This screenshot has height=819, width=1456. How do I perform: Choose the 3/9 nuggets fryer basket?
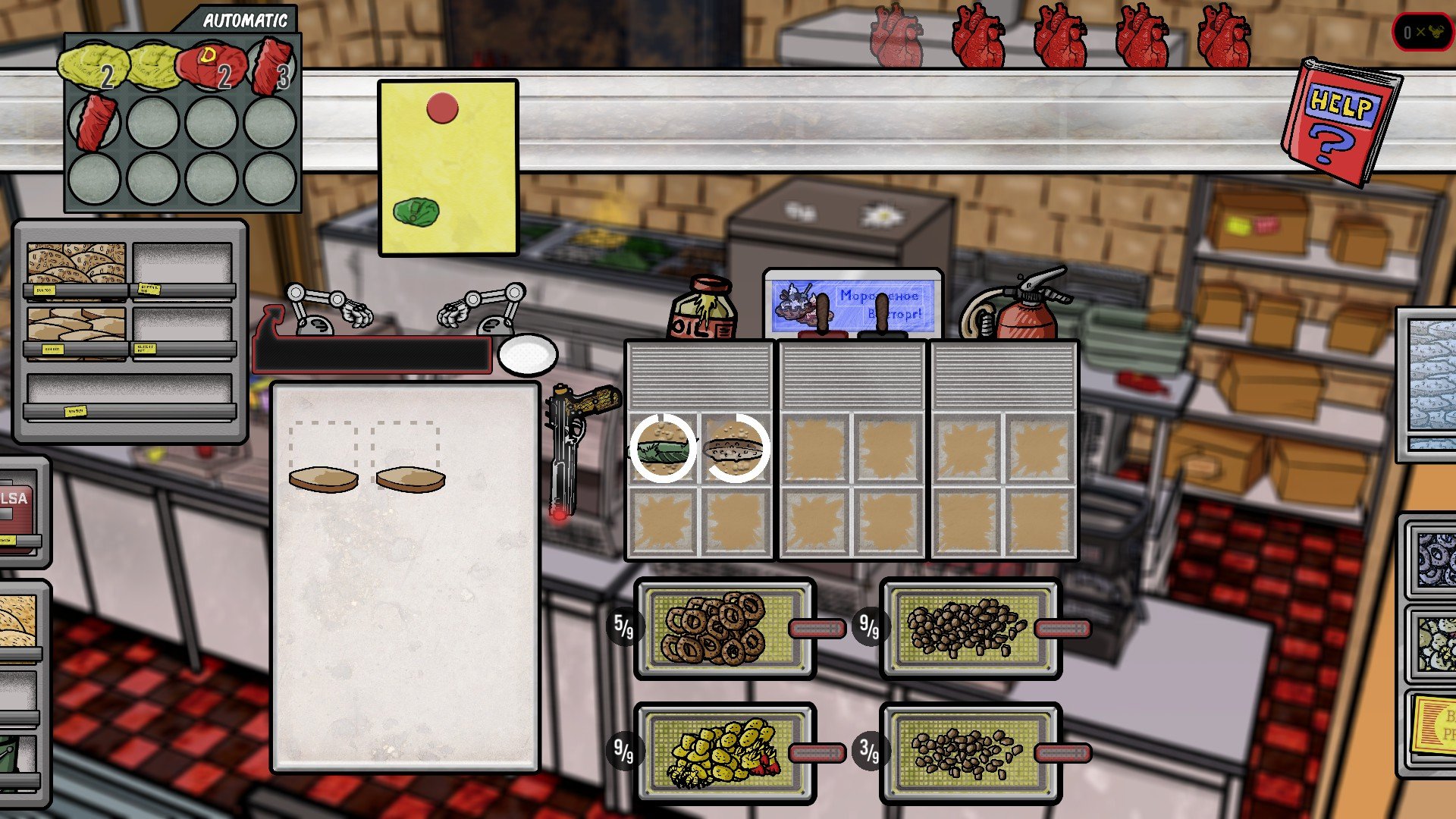coord(970,752)
